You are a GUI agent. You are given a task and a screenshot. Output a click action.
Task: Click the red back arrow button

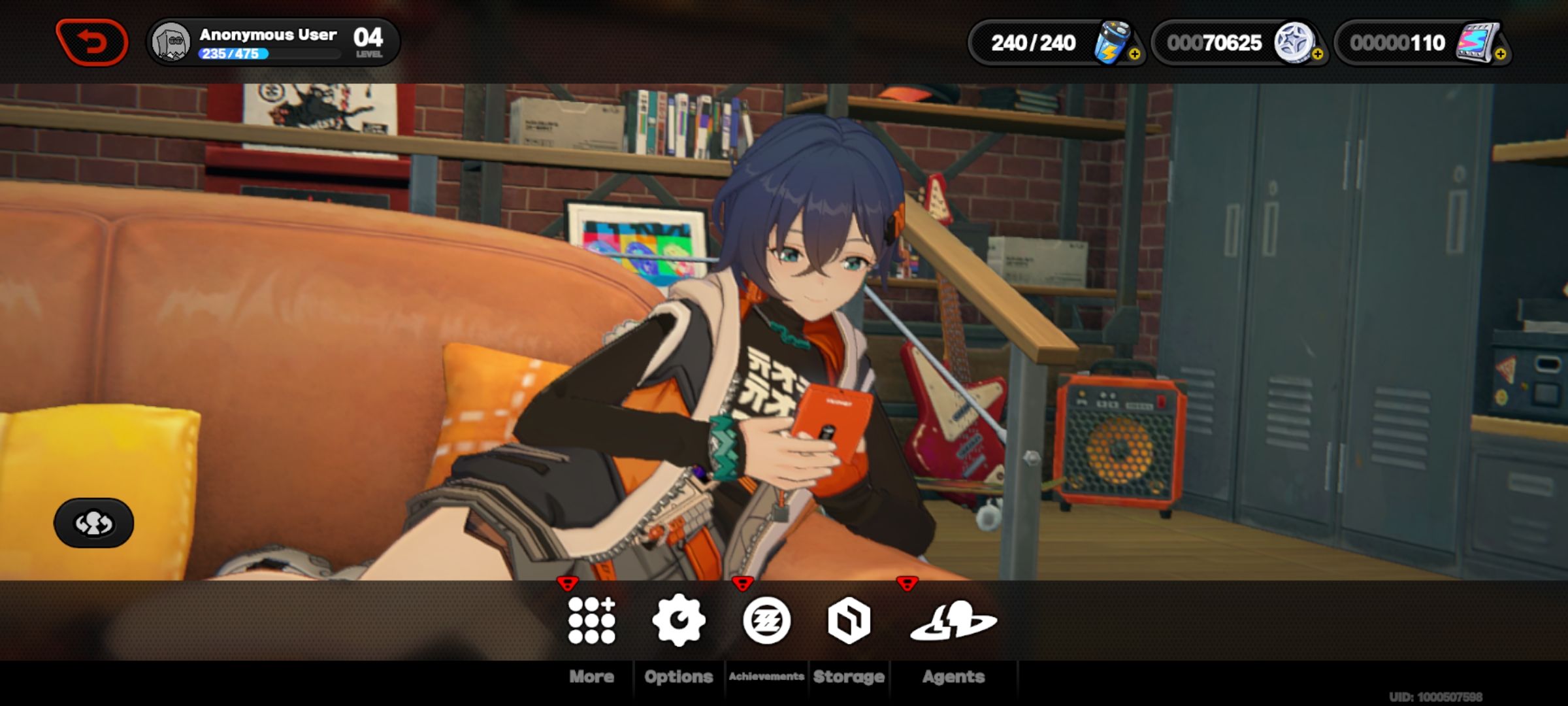click(92, 42)
